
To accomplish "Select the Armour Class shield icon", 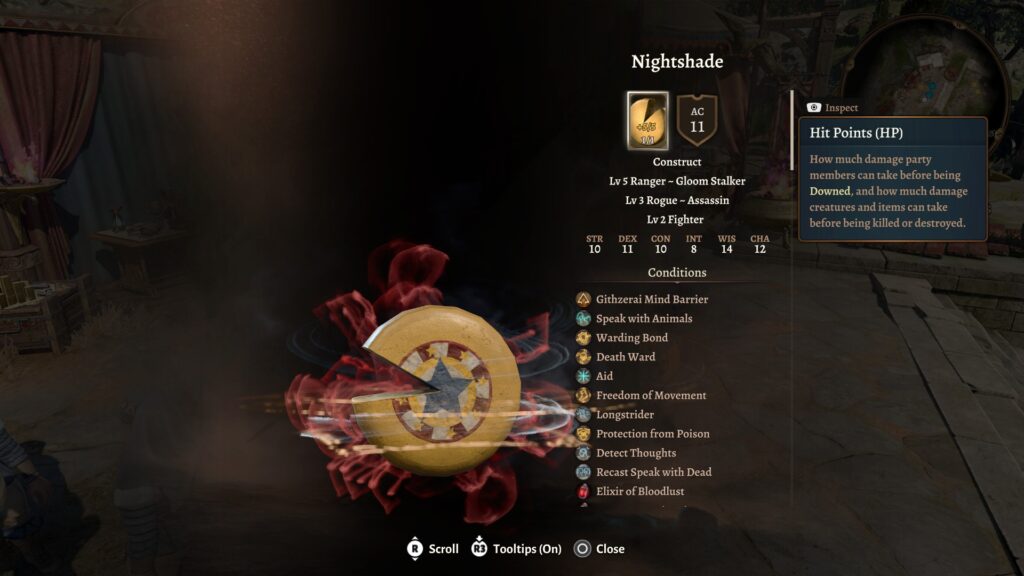I will pos(697,120).
